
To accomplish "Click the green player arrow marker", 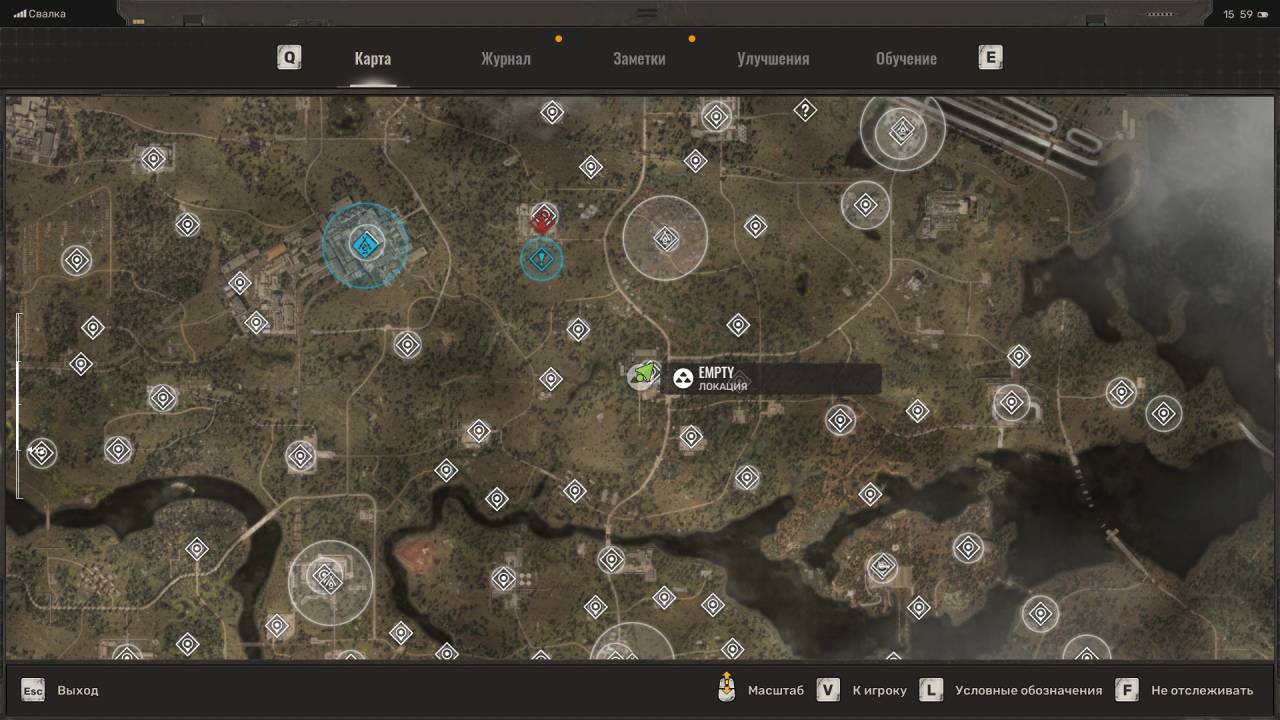I will [645, 374].
